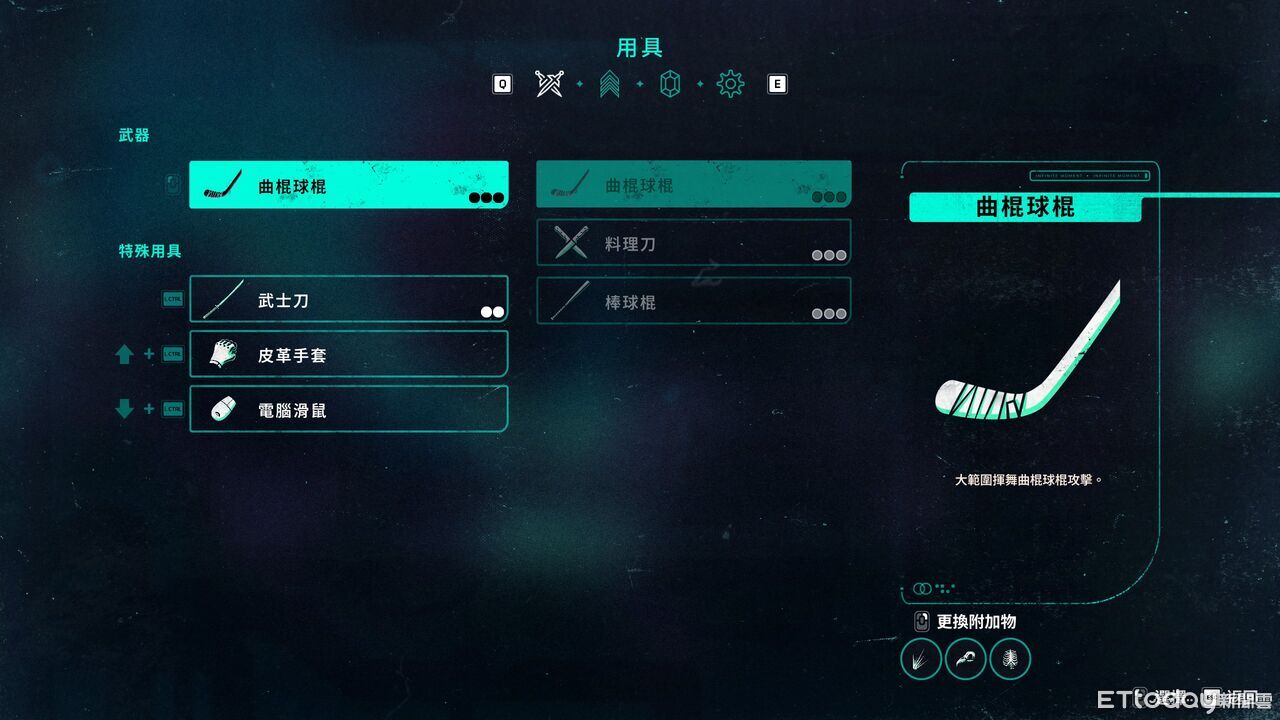Screen dimensions: 1280x720
Task: Open the gear settings section icon
Action: (x=731, y=84)
